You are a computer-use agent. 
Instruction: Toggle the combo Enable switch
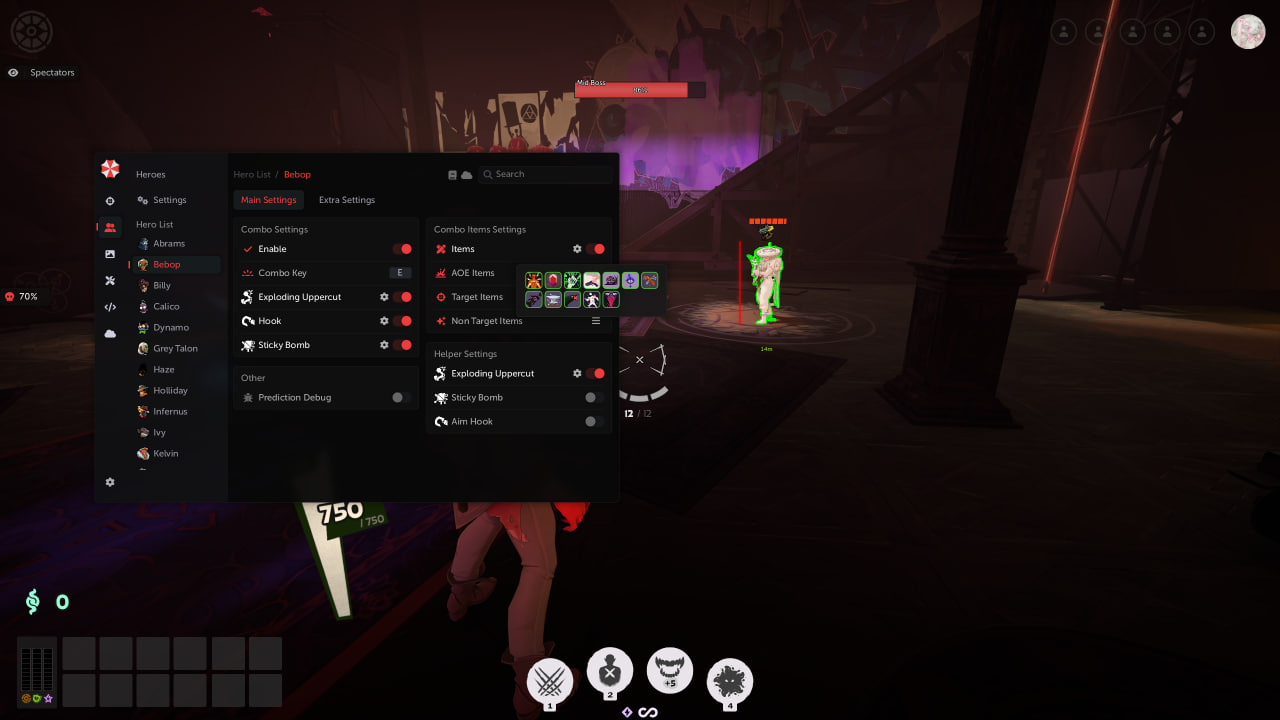[402, 249]
